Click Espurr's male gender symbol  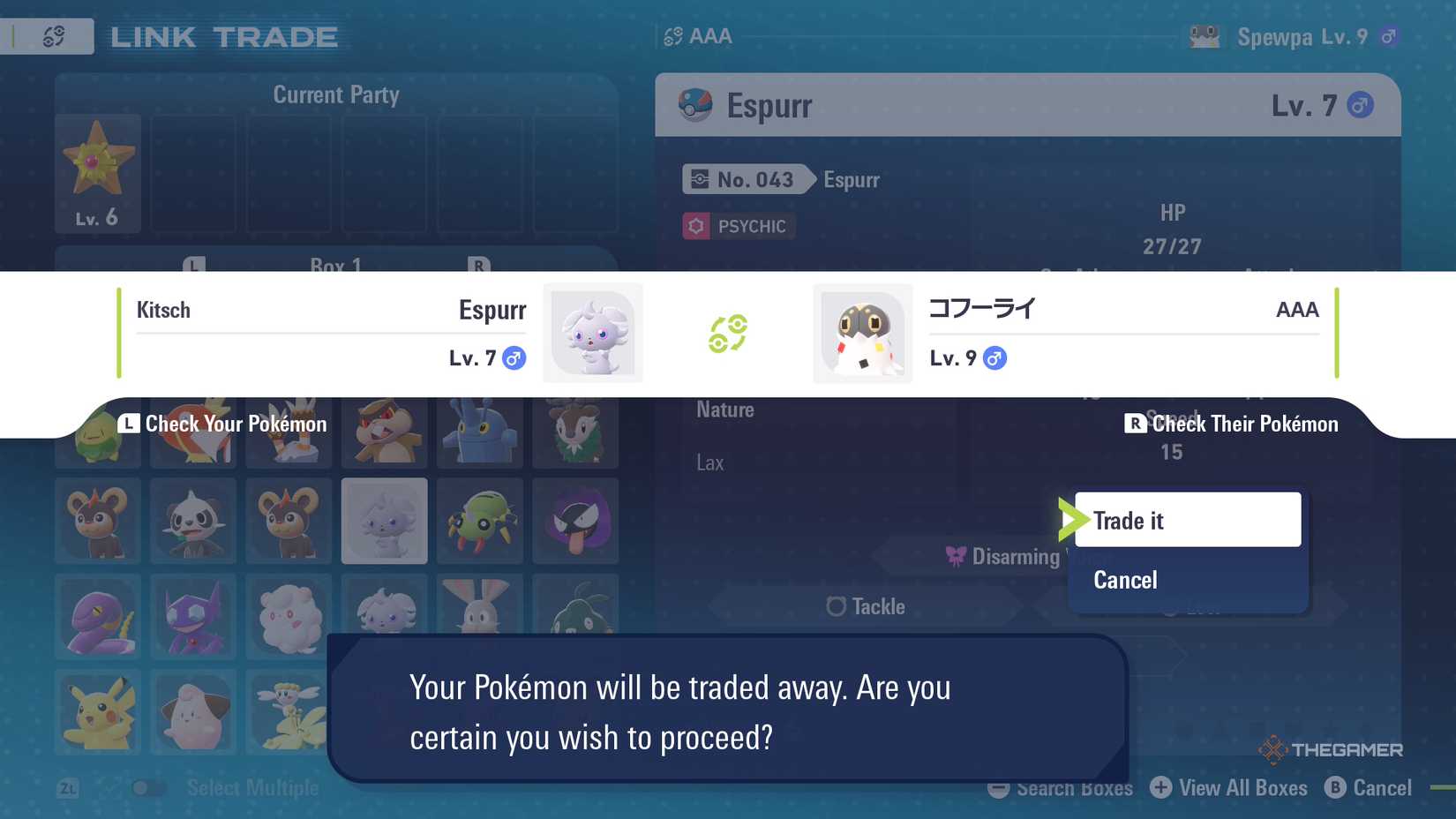515,358
